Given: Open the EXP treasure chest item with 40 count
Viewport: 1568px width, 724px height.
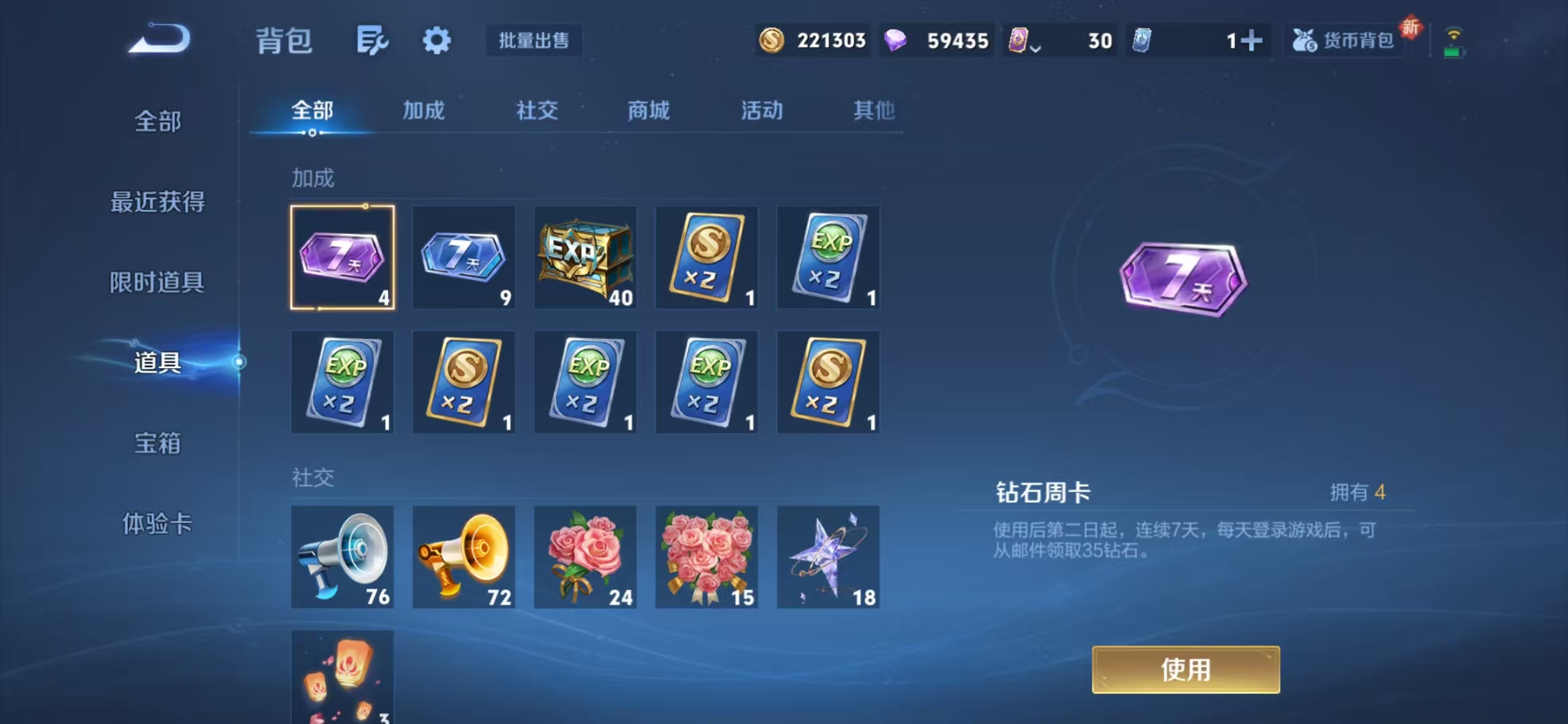Looking at the screenshot, I should (585, 257).
